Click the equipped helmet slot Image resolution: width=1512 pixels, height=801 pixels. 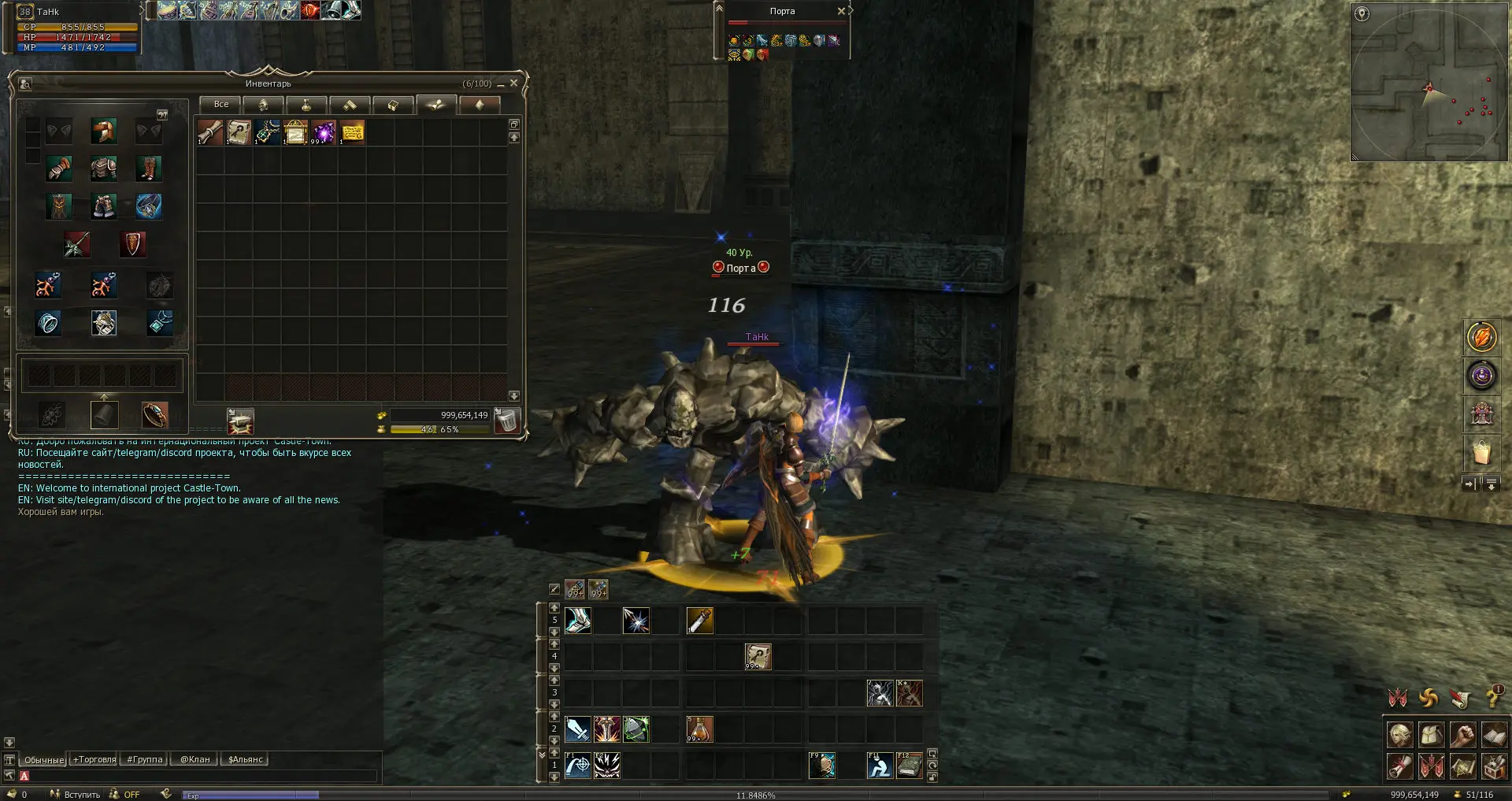103,131
